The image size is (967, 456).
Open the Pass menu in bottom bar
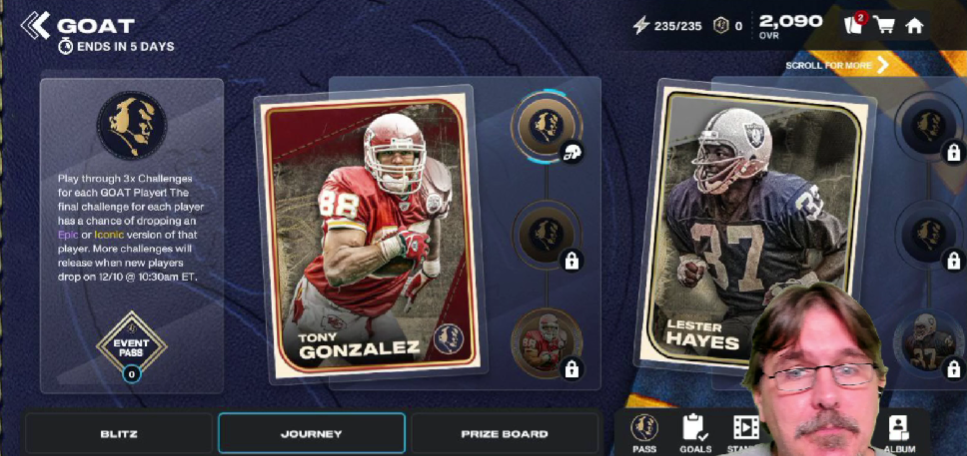(644, 432)
